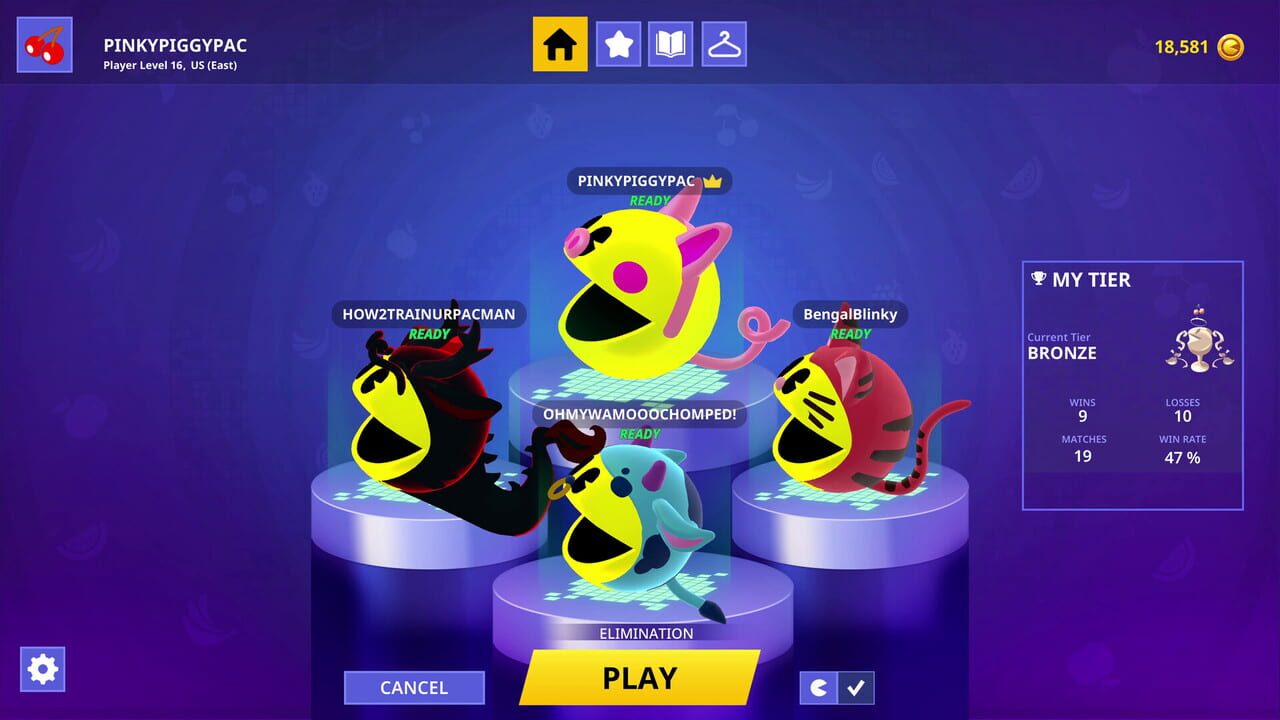Open the clothes hanger wardrobe icon

724,44
